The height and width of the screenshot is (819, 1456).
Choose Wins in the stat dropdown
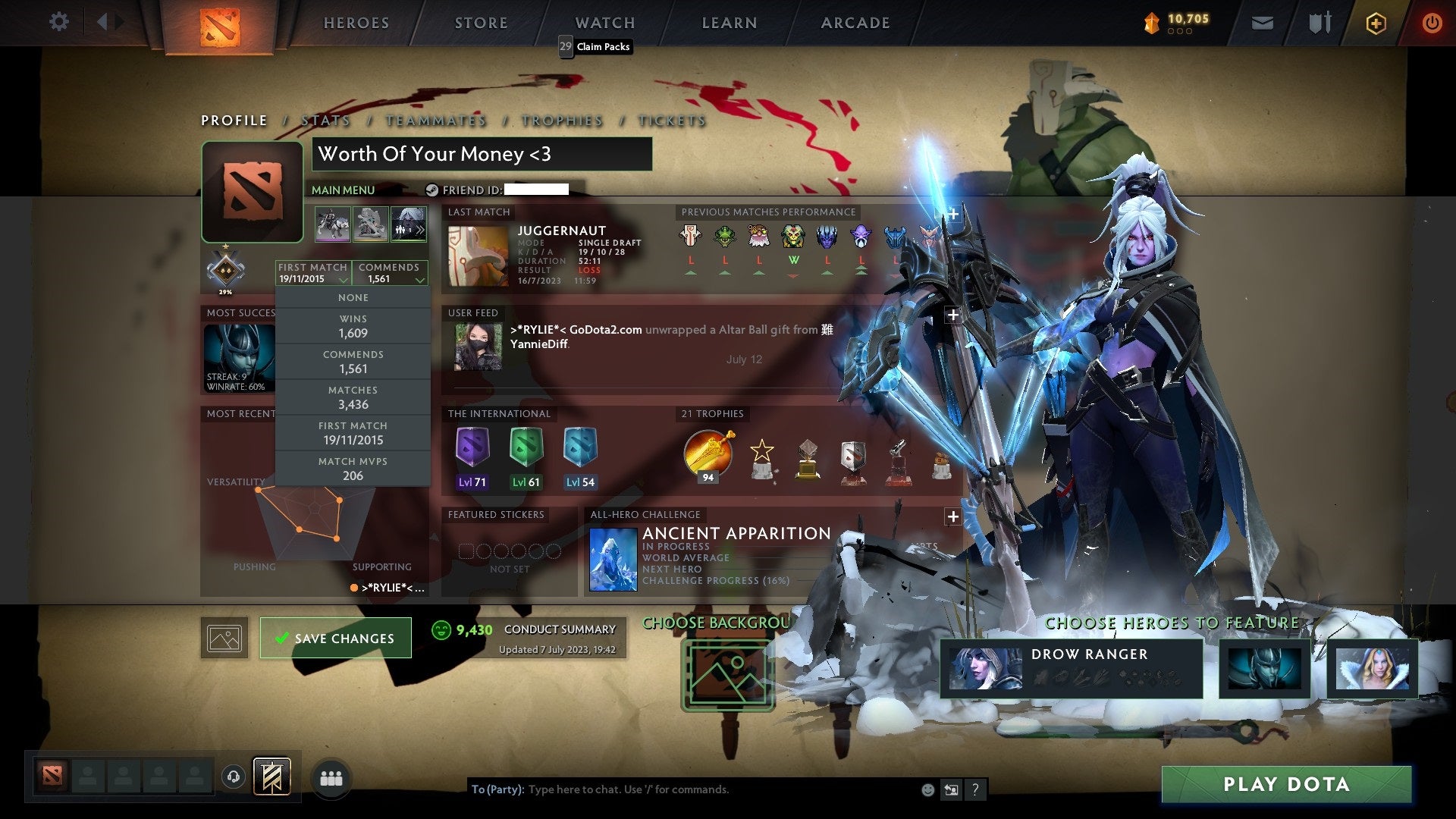(x=353, y=326)
